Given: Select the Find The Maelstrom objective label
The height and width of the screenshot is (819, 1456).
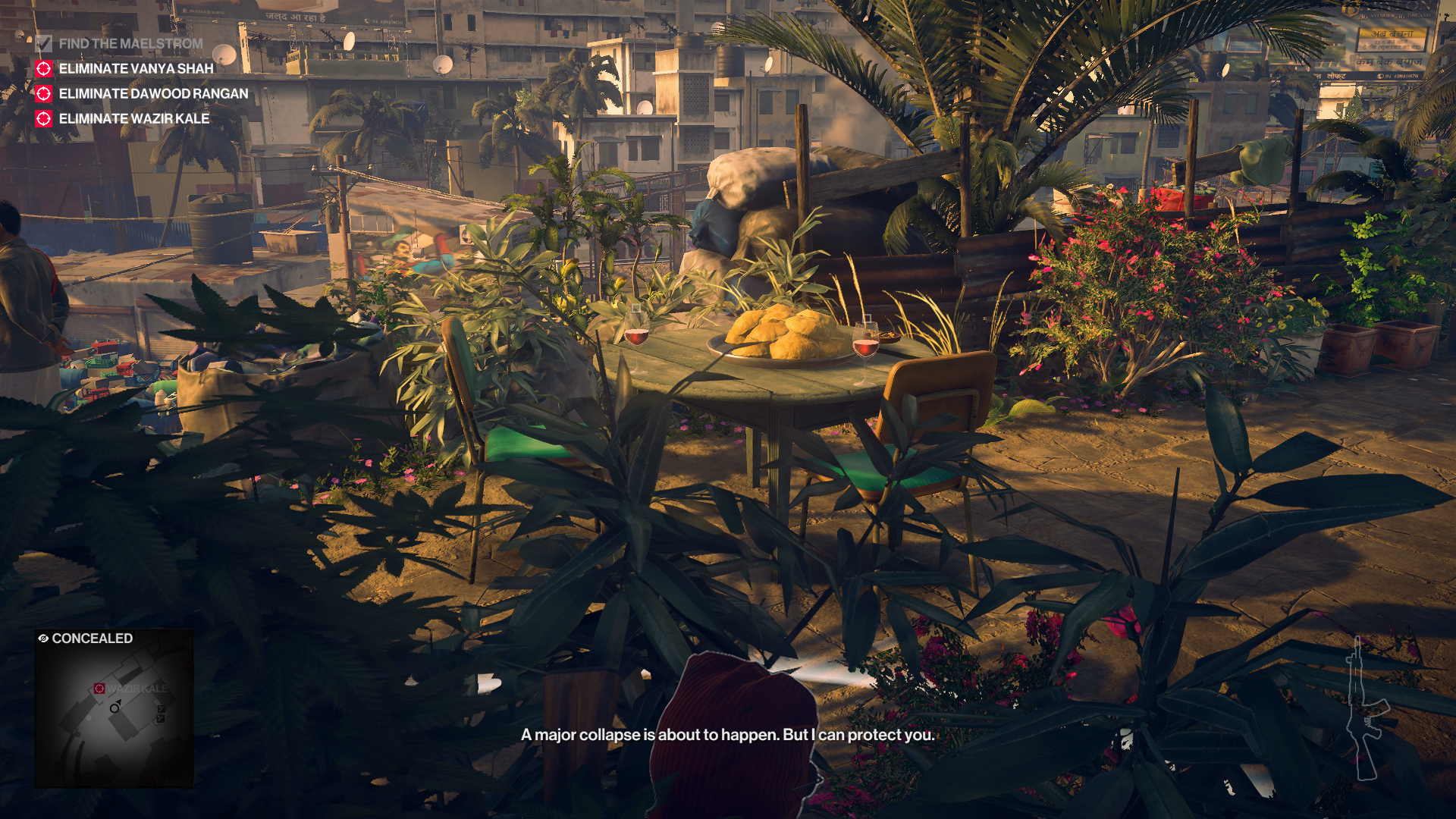Looking at the screenshot, I should coord(133,44).
